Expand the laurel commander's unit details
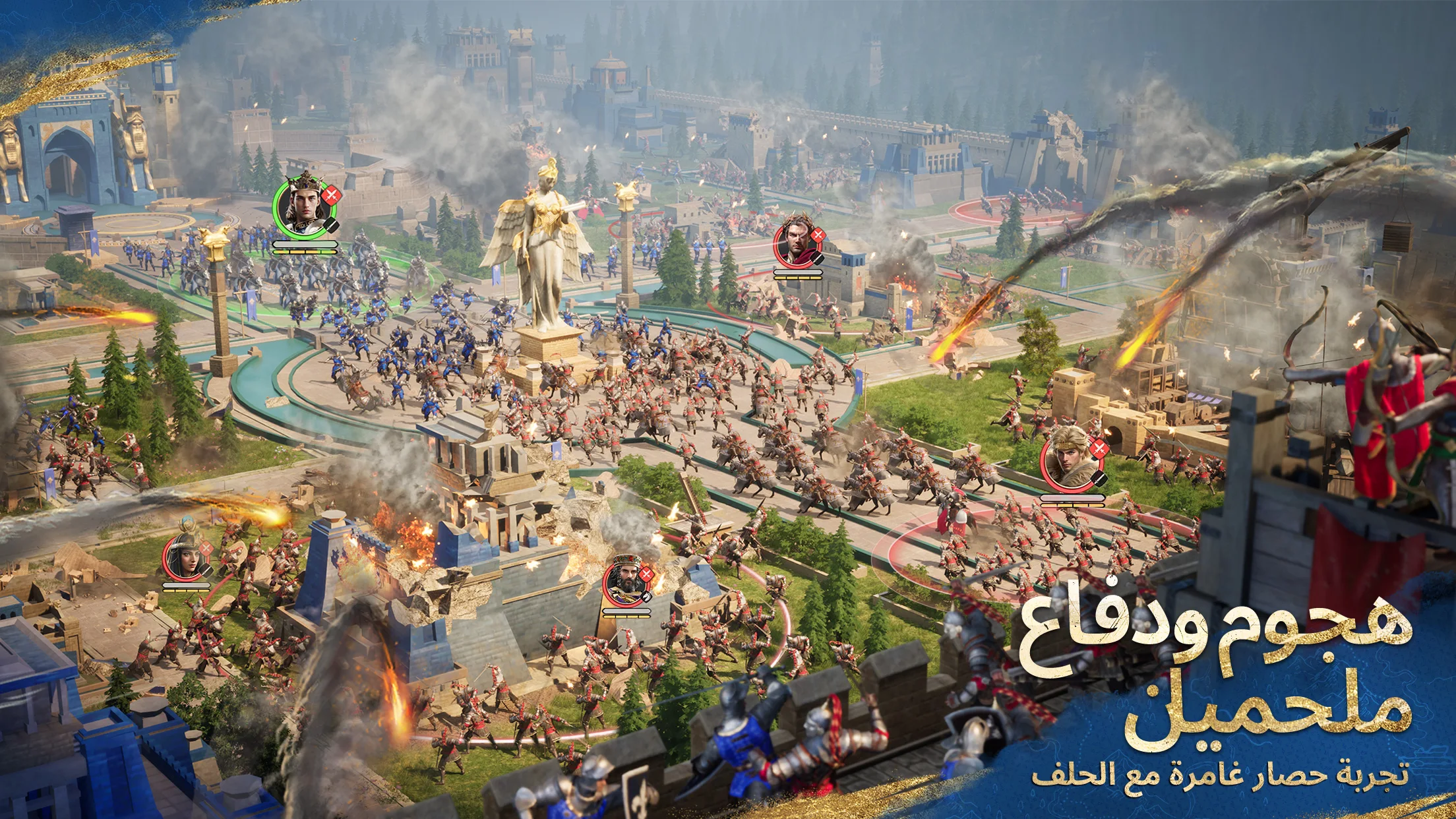 coord(818,258)
